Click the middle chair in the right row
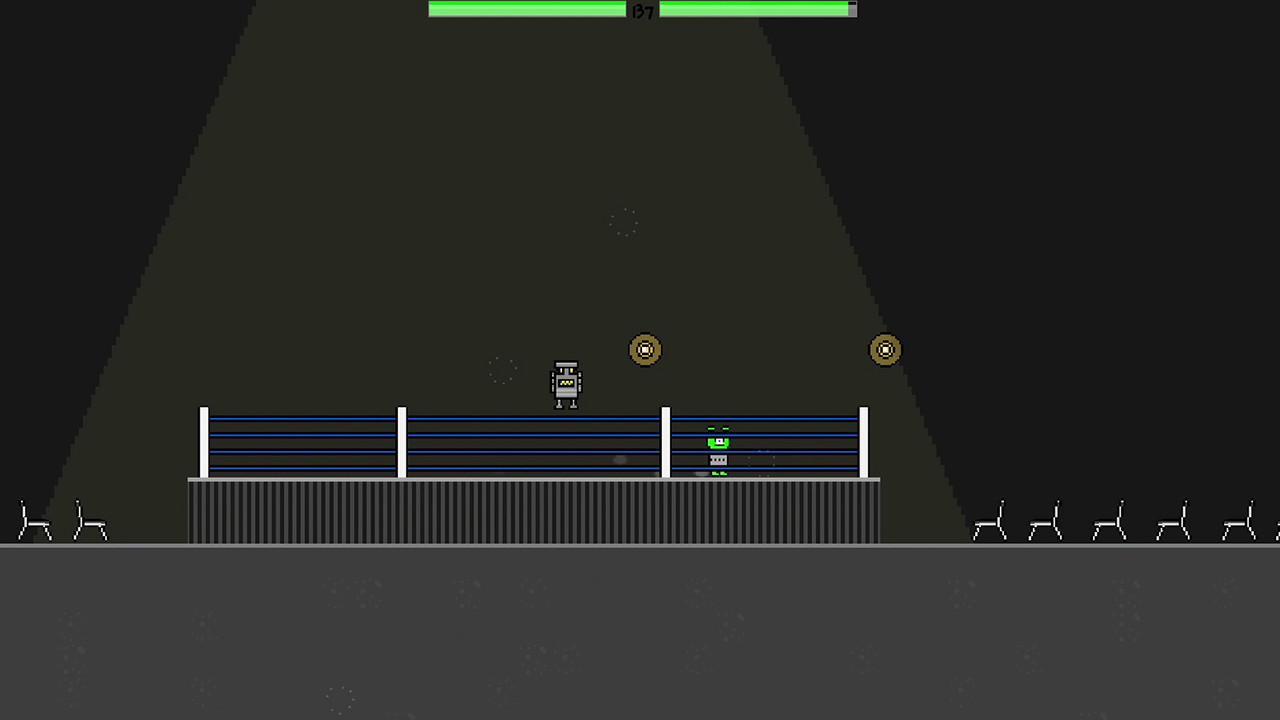 coord(1108,520)
